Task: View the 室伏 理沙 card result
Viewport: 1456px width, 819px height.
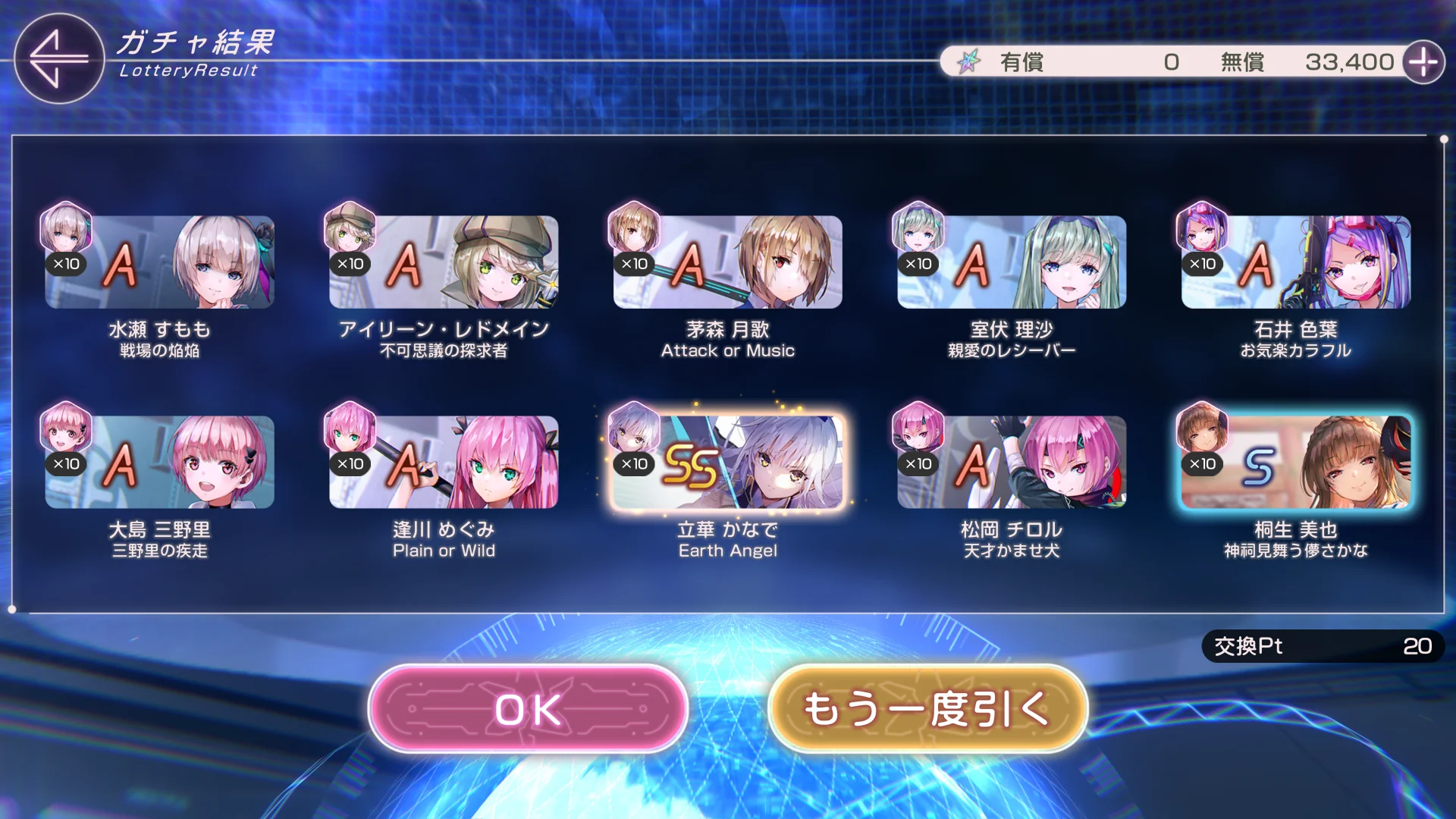Action: click(1012, 262)
